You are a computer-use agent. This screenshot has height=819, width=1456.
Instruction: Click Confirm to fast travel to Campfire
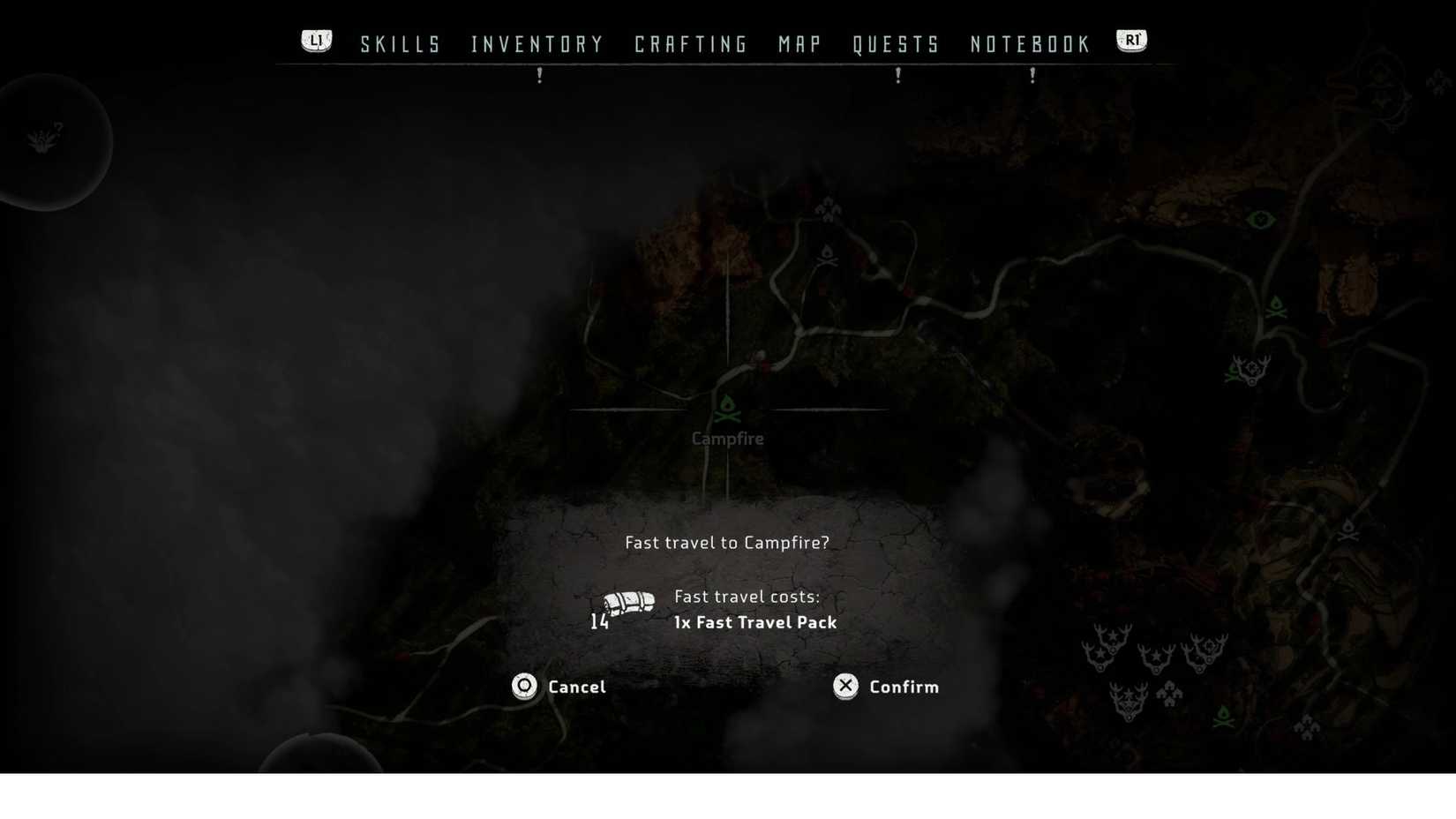coord(903,687)
